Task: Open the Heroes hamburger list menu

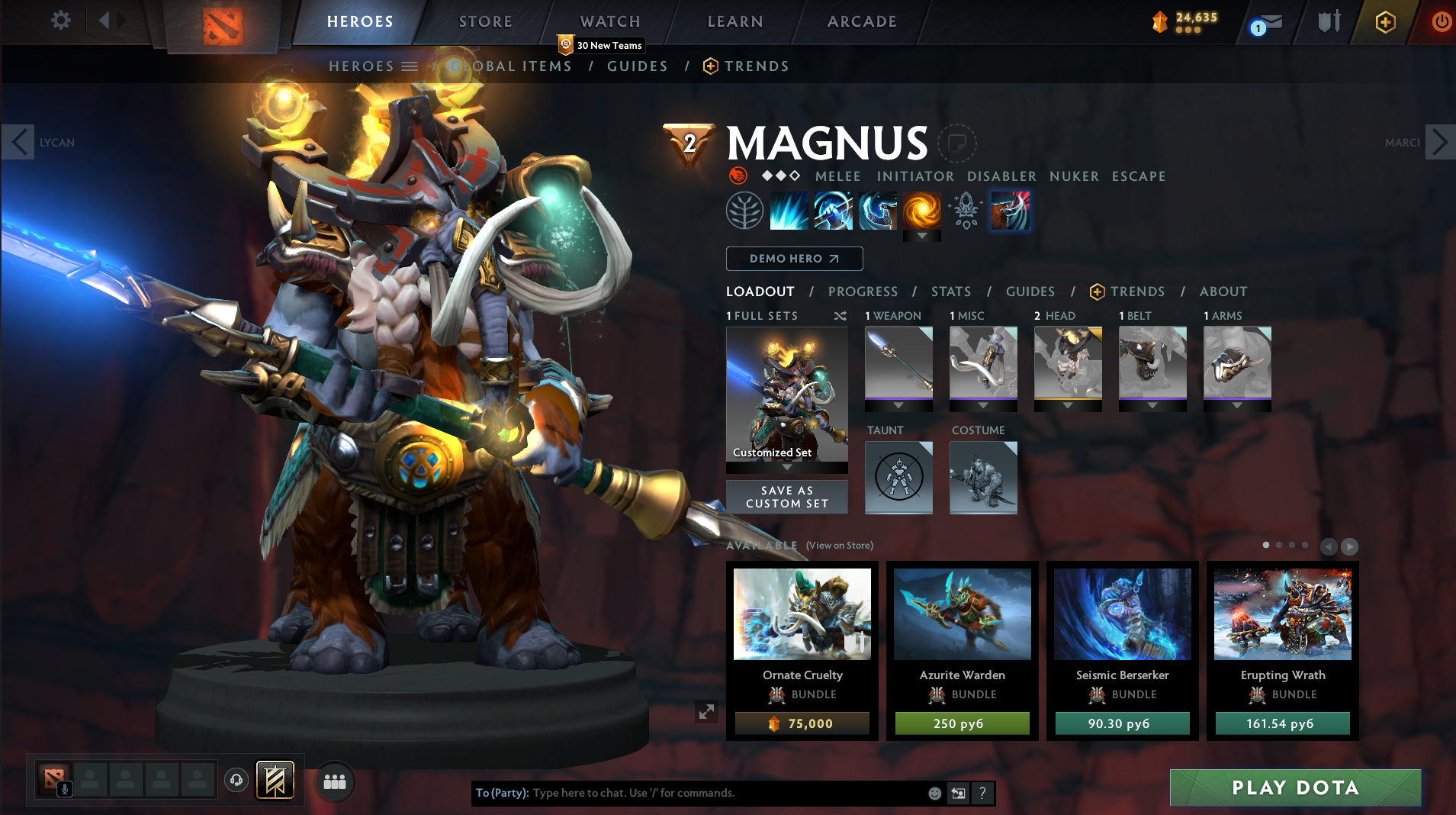Action: (x=411, y=66)
